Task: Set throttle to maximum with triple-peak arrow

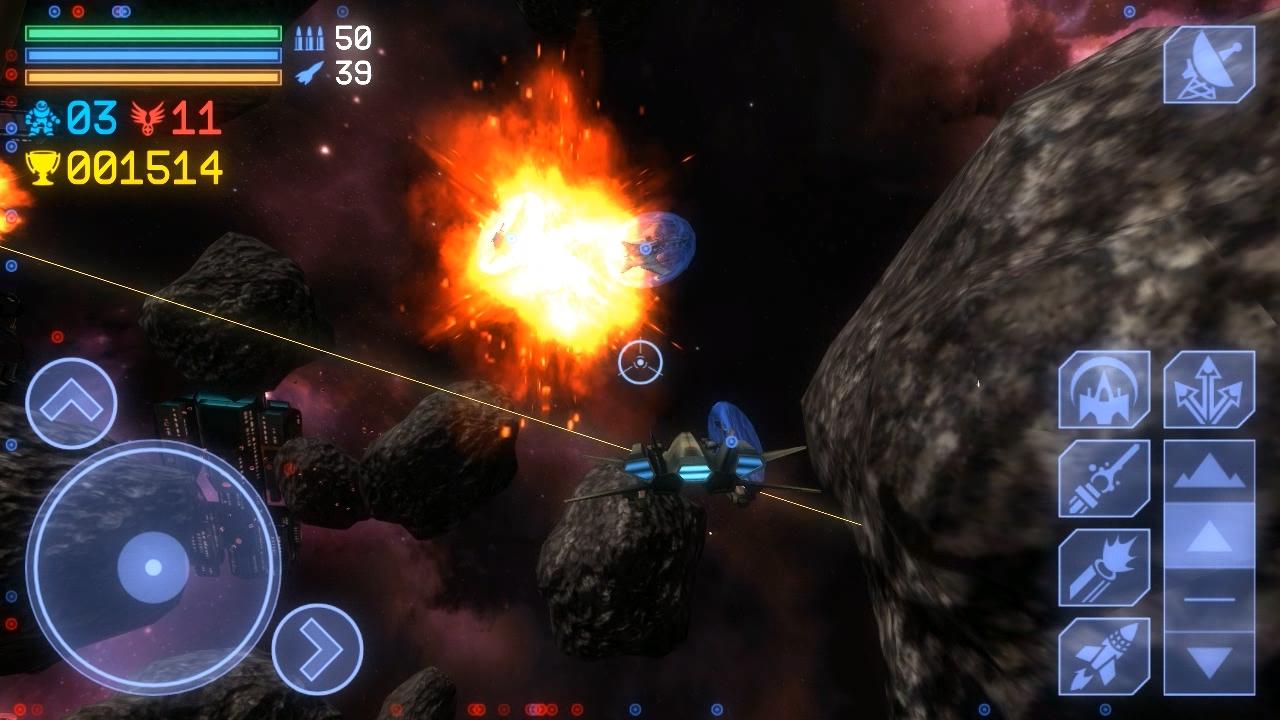Action: click(x=1209, y=472)
